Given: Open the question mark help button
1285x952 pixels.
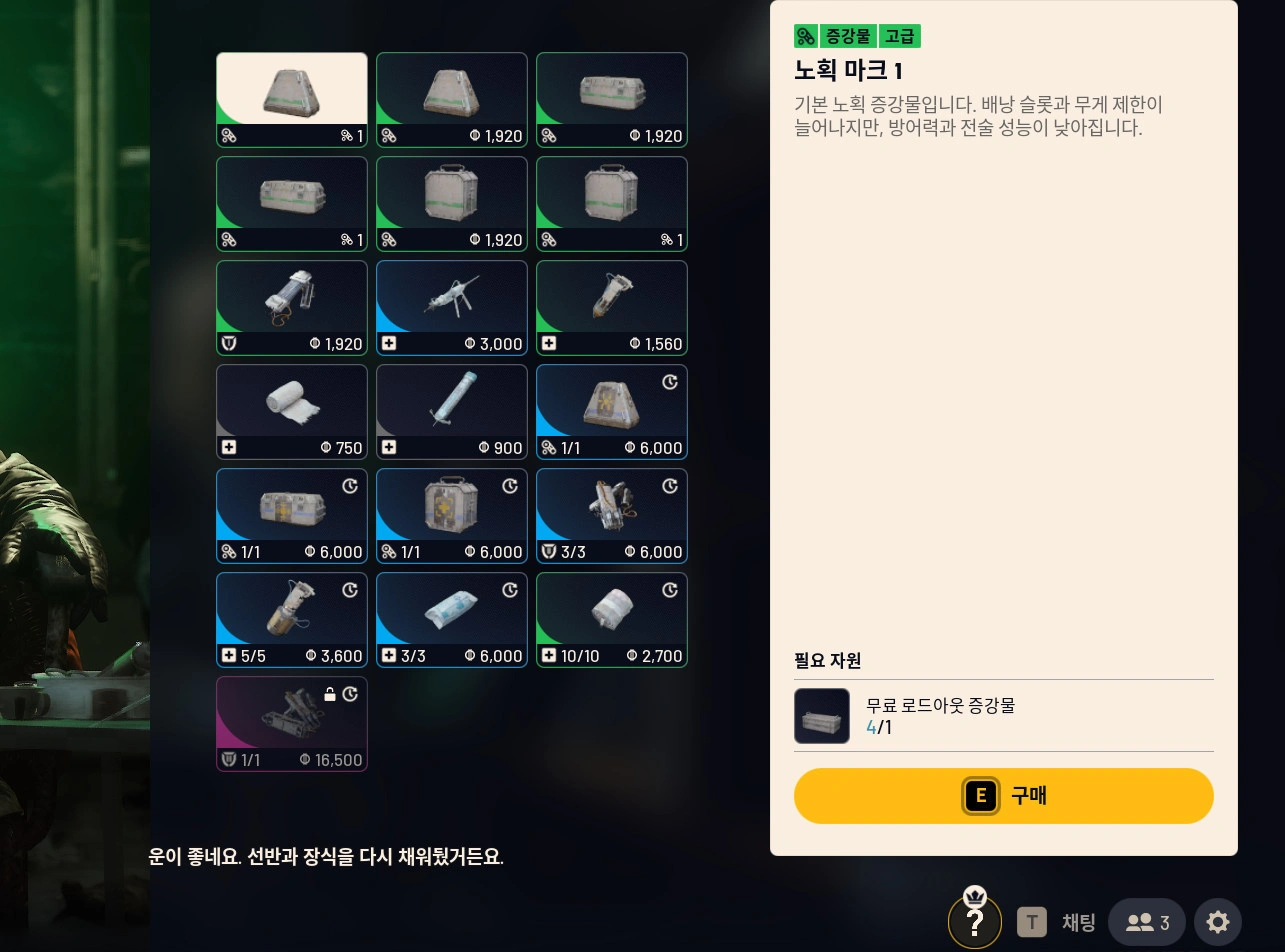Looking at the screenshot, I should (x=974, y=922).
